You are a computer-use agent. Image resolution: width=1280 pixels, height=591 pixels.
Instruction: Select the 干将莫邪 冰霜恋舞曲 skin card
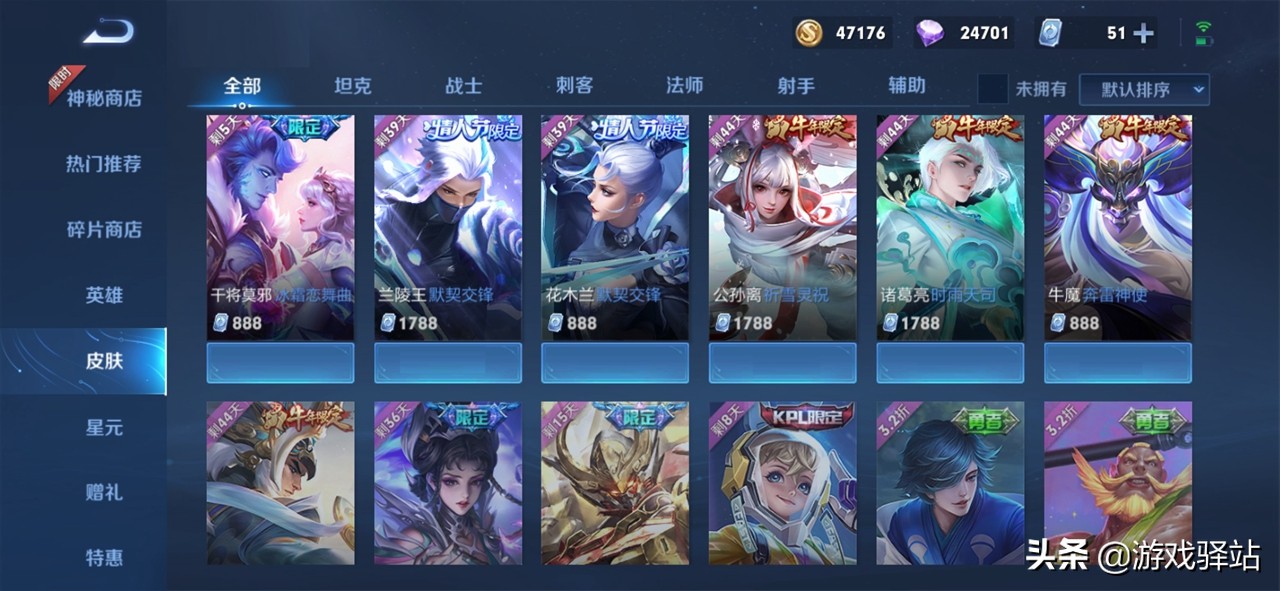280,228
